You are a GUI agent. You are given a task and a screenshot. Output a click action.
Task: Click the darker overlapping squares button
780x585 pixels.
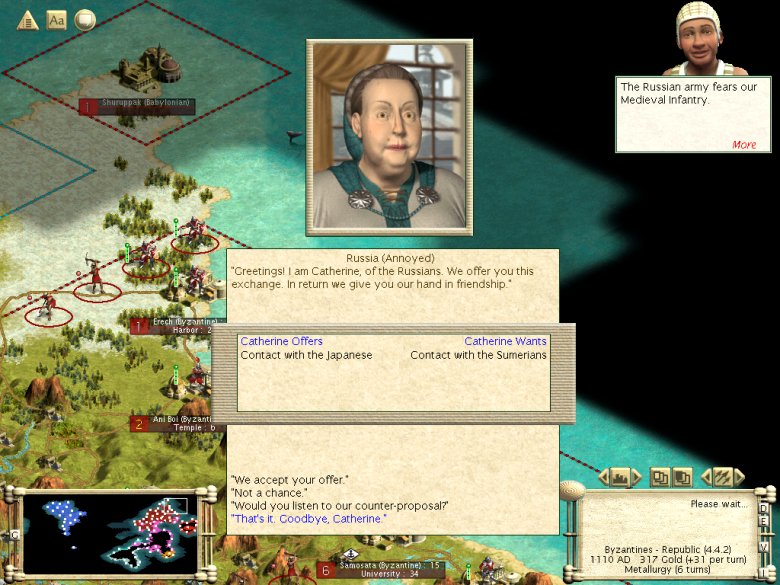(x=682, y=477)
